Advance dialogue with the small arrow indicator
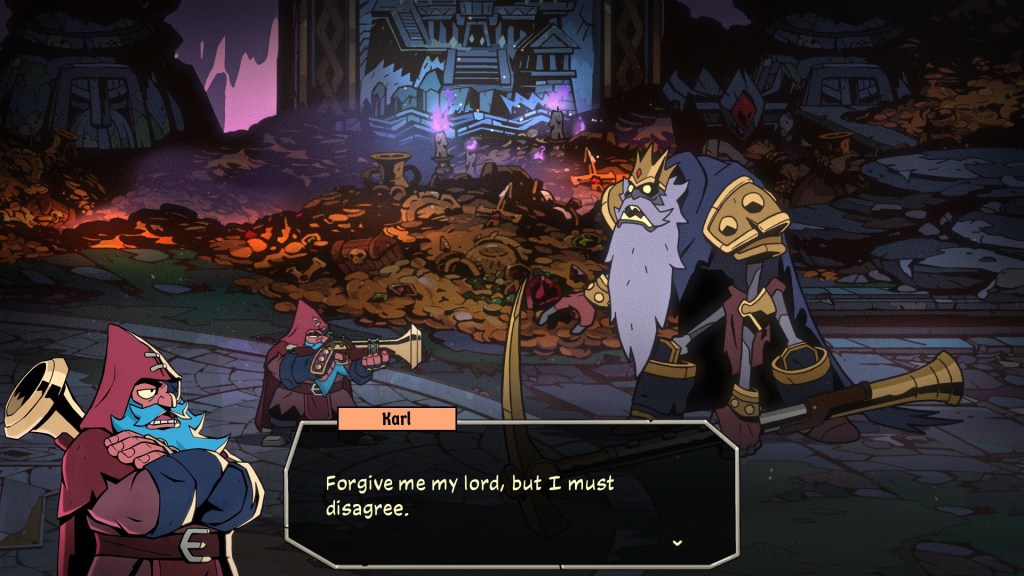The height and width of the screenshot is (576, 1024). [x=677, y=542]
